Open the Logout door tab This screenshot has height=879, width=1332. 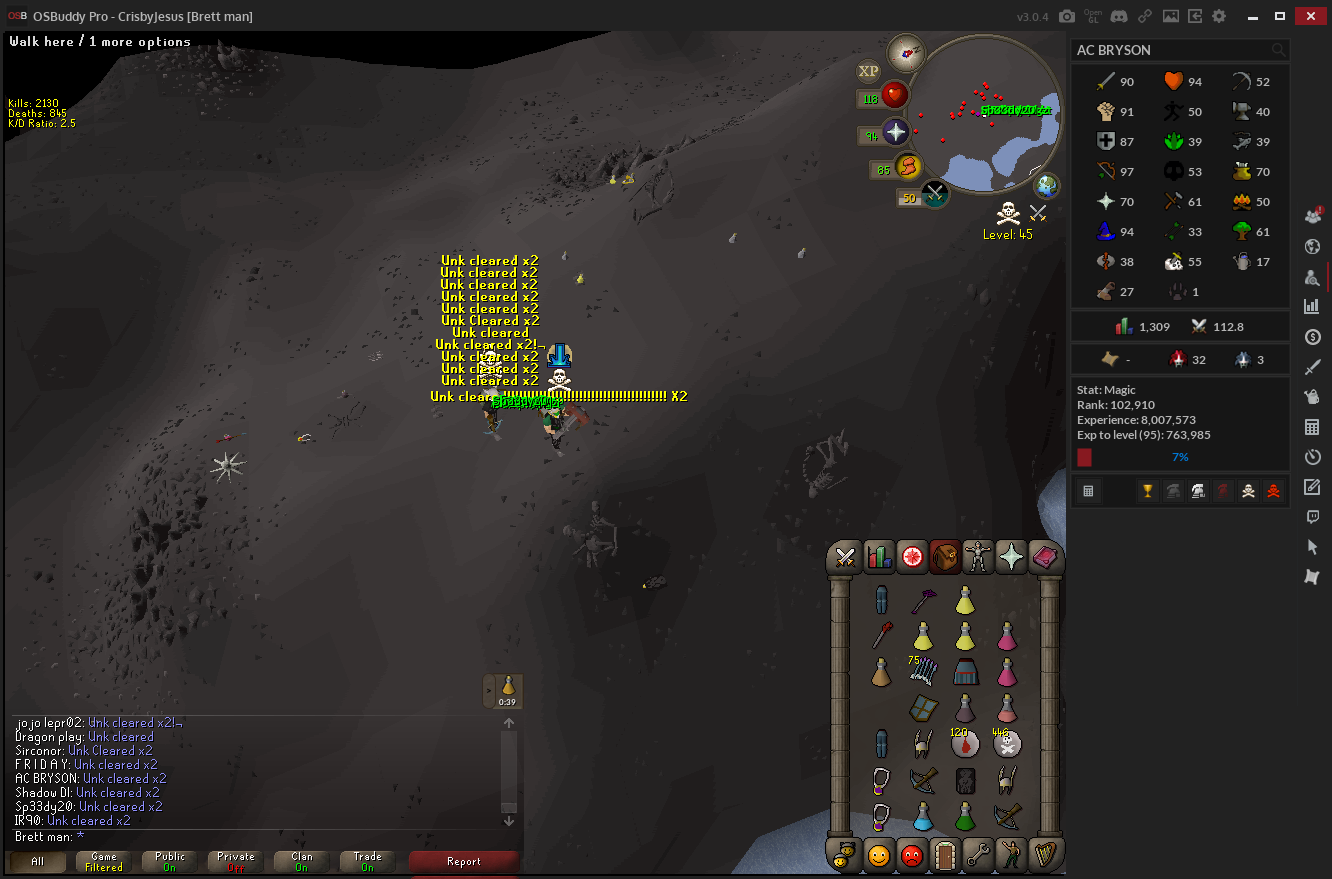tap(943, 856)
